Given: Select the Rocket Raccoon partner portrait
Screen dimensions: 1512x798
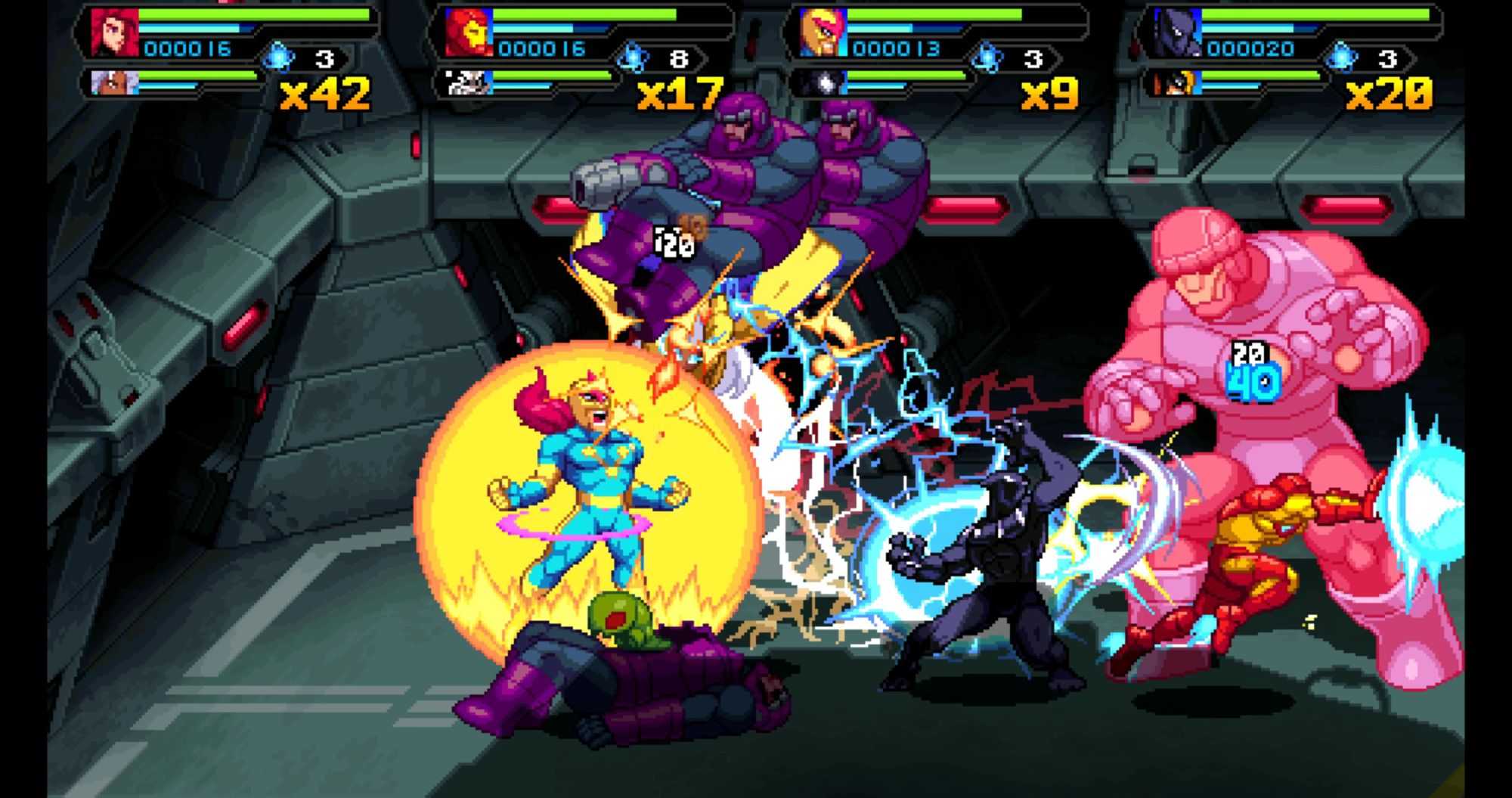Looking at the screenshot, I should point(466,82).
